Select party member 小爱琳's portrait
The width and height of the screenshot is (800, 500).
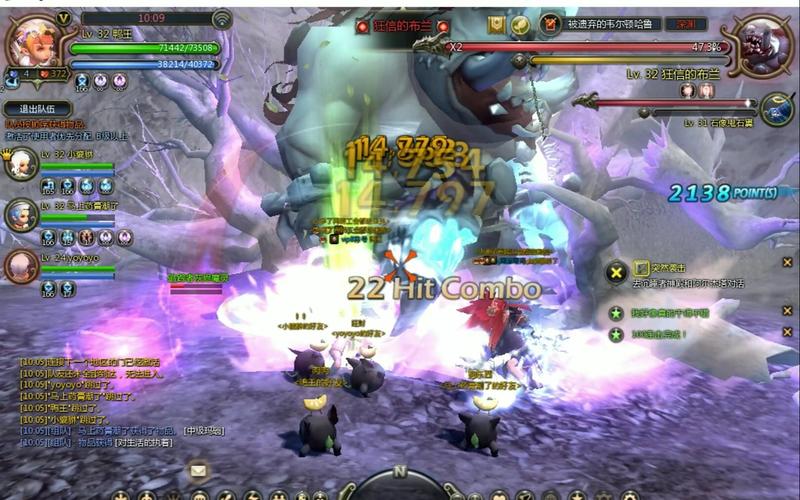[x=21, y=163]
